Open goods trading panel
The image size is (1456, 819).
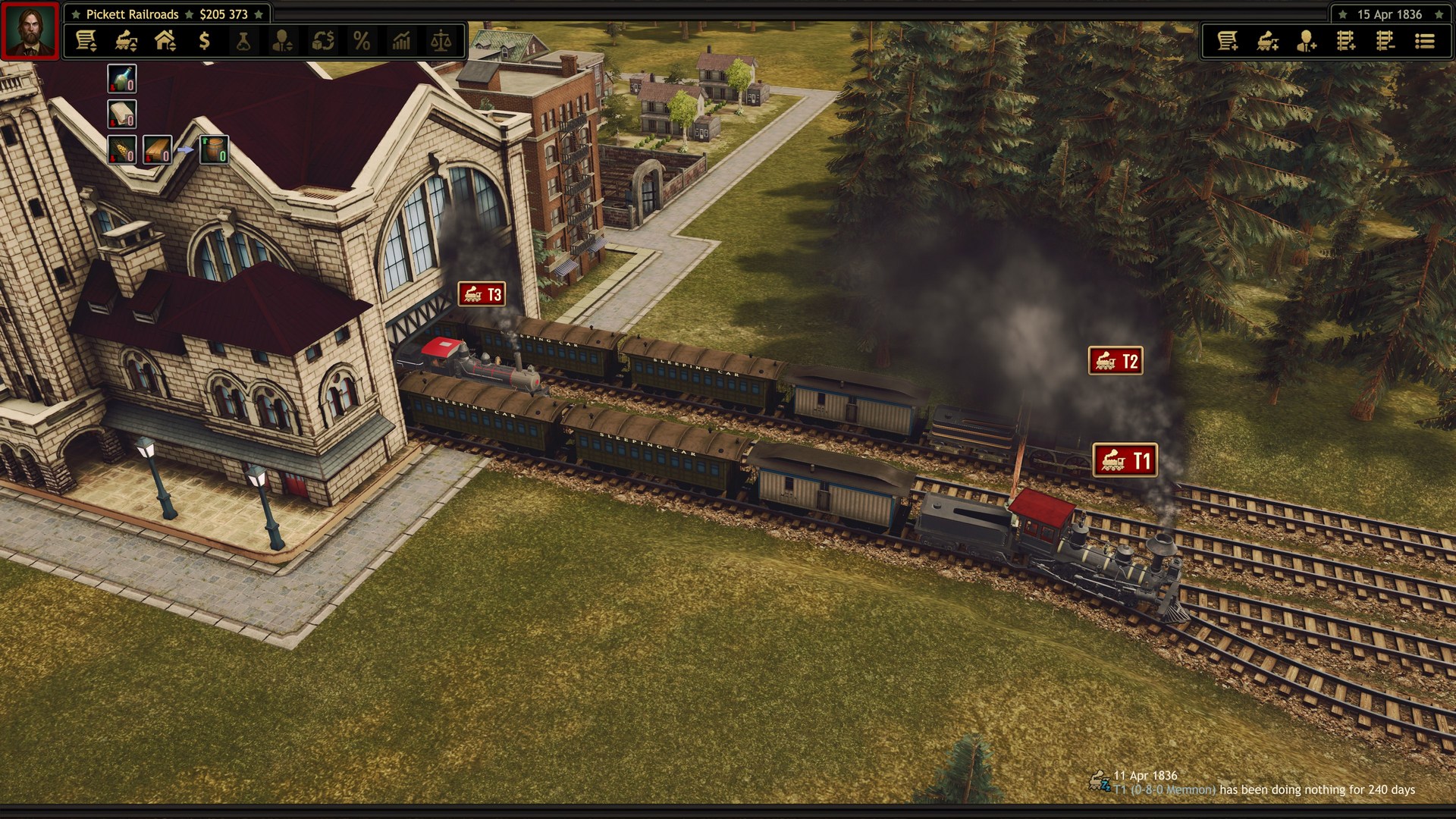[323, 41]
